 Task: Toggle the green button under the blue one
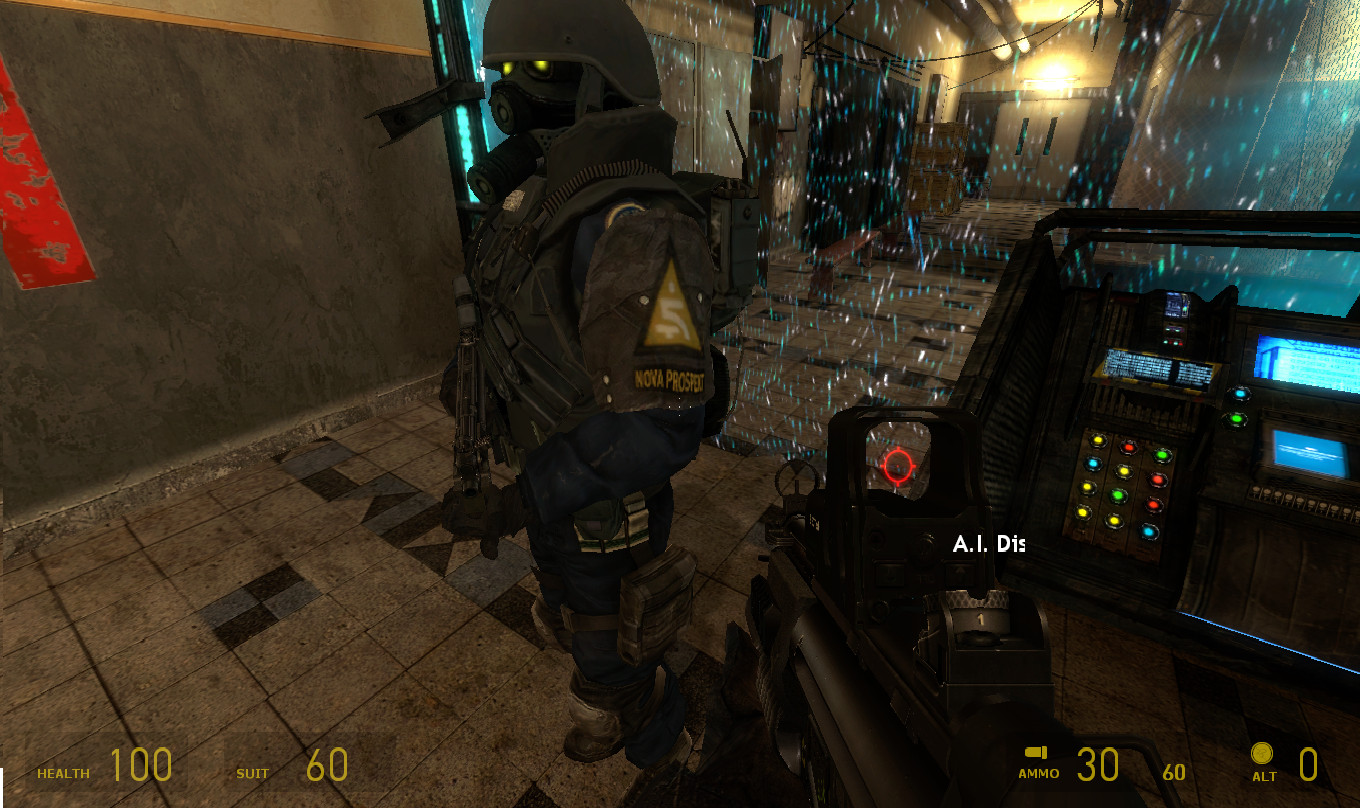pos(1237,420)
